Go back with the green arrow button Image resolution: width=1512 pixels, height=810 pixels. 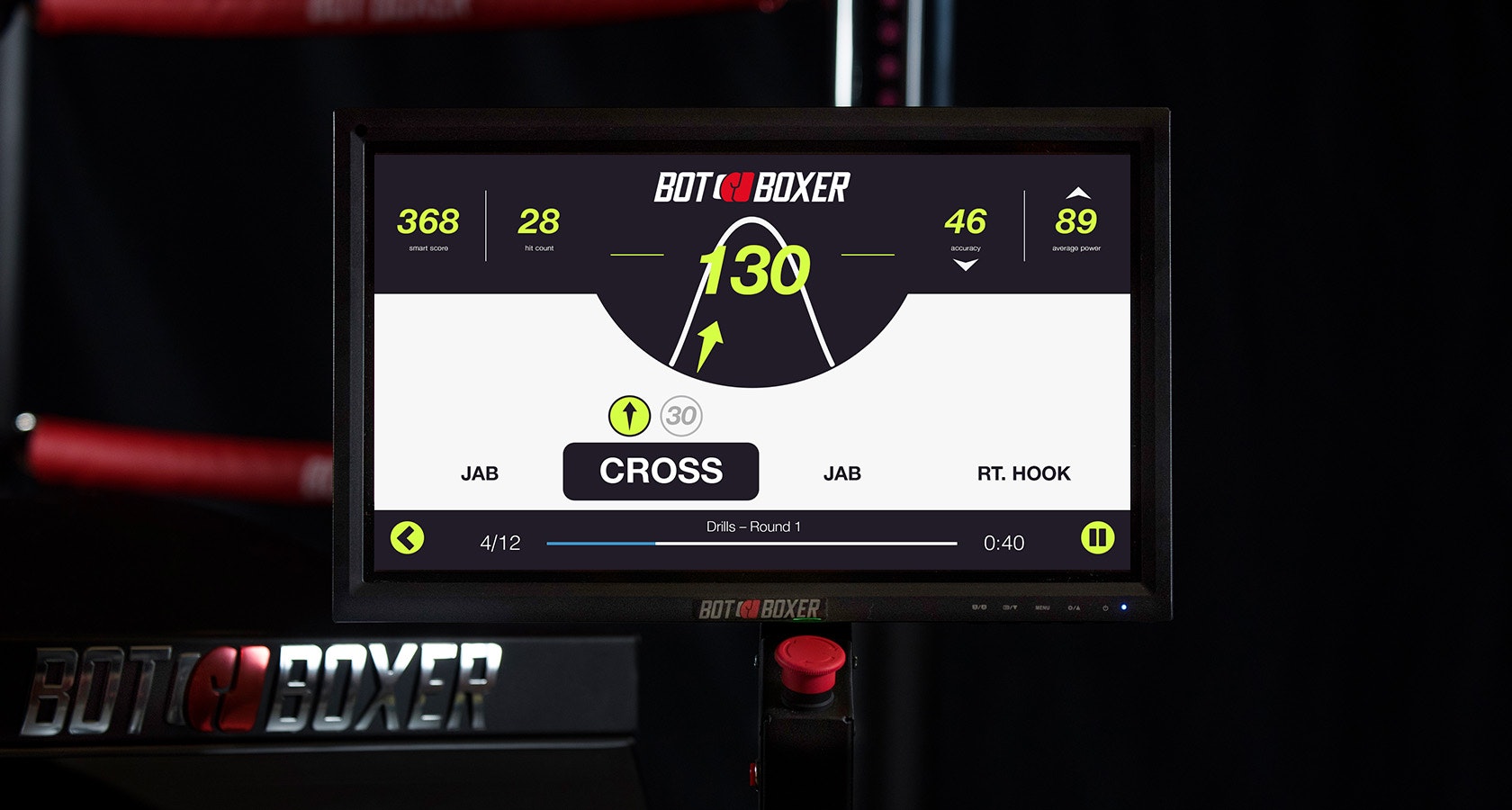tap(407, 538)
